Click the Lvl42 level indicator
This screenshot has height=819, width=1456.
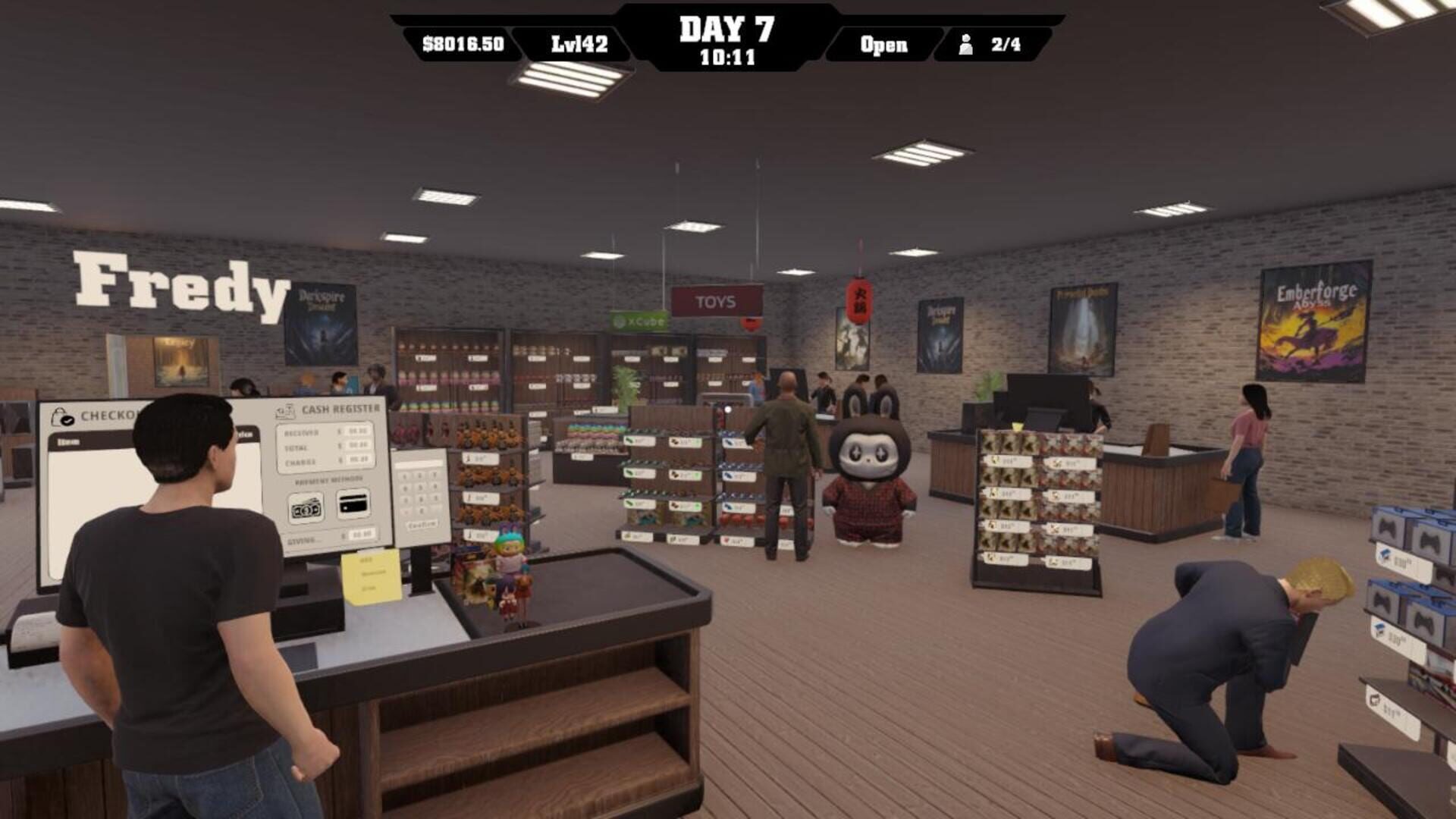(x=580, y=44)
